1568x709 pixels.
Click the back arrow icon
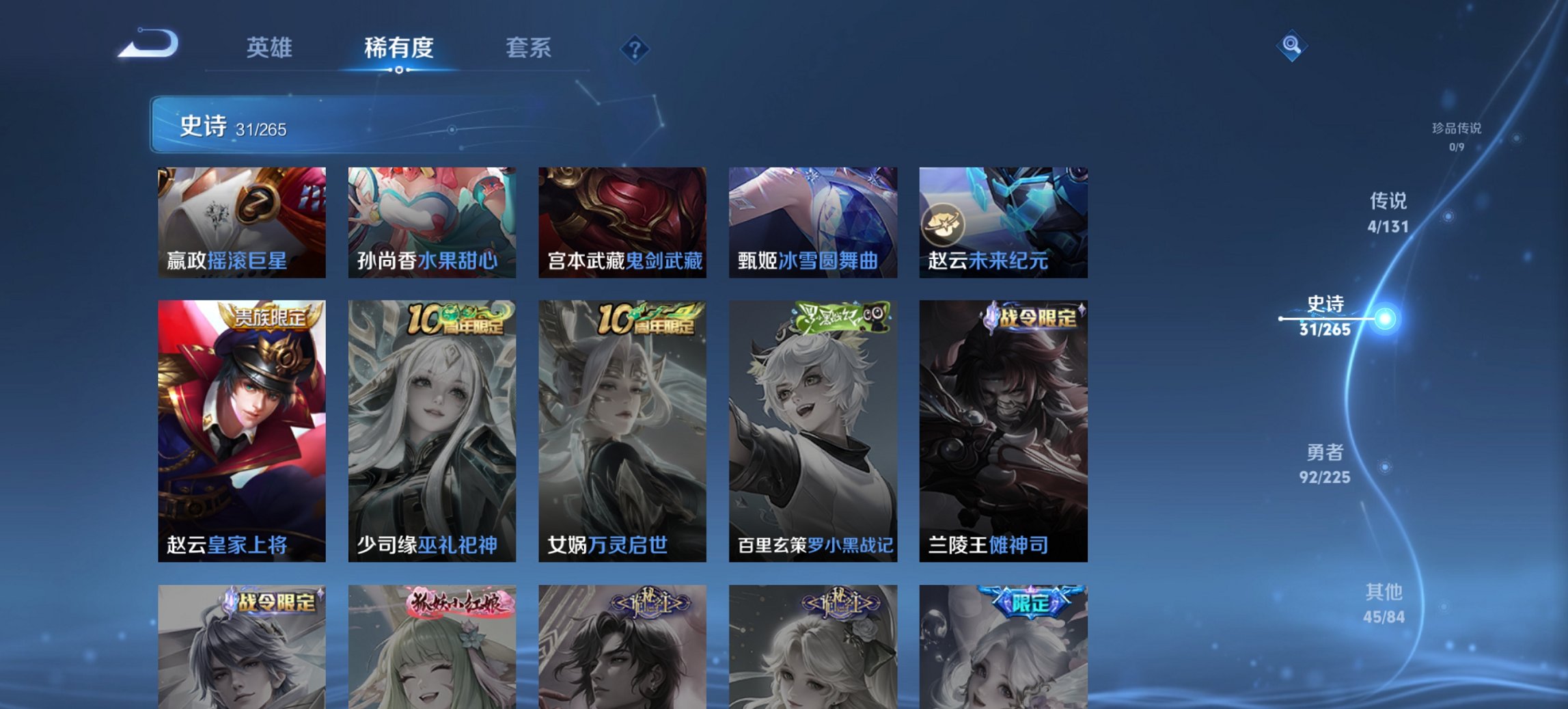146,42
